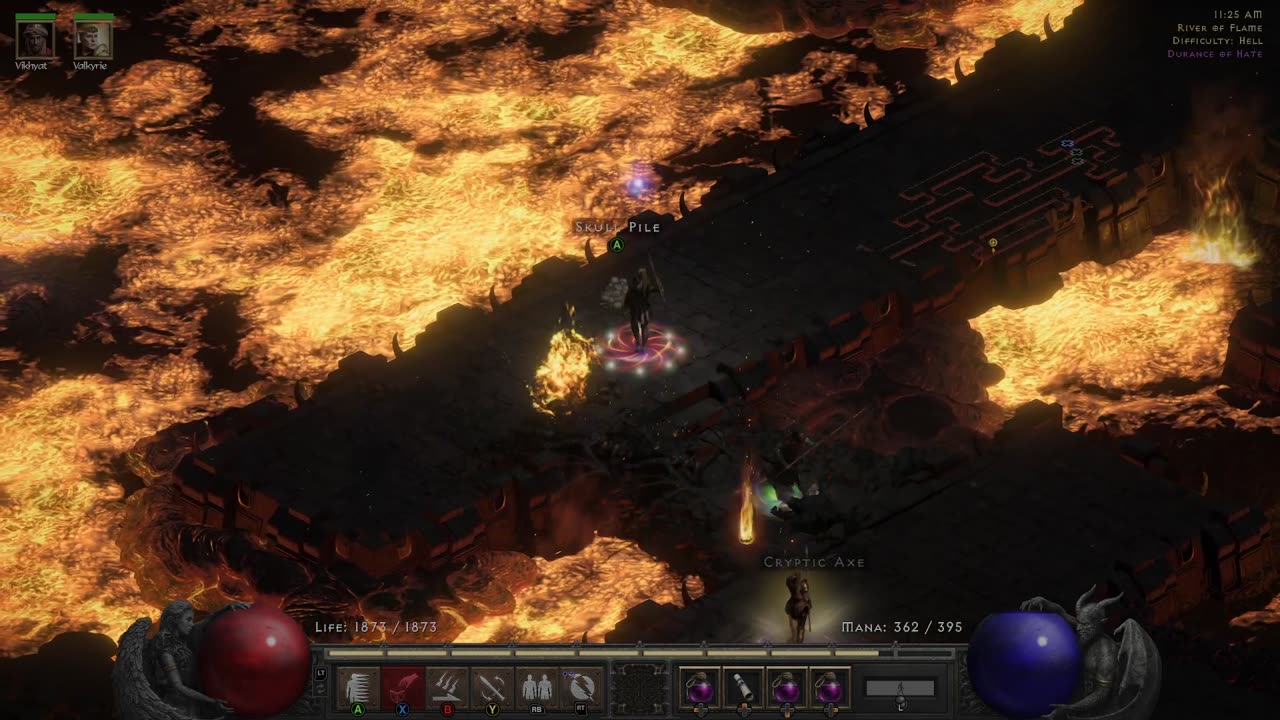Toggle the run/walk stamina button
The width and height of the screenshot is (1280, 720).
point(900,689)
